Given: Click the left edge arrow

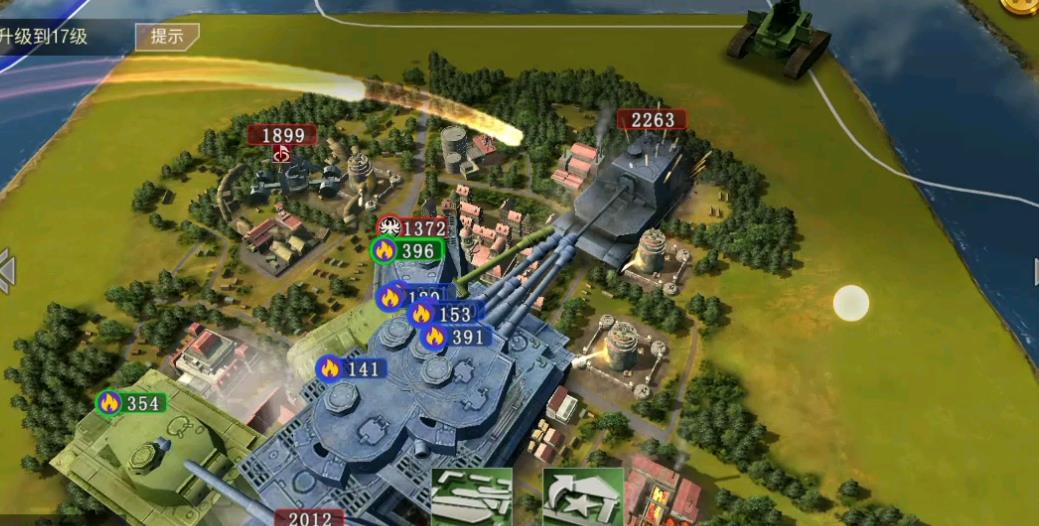Looking at the screenshot, I should tap(7, 270).
